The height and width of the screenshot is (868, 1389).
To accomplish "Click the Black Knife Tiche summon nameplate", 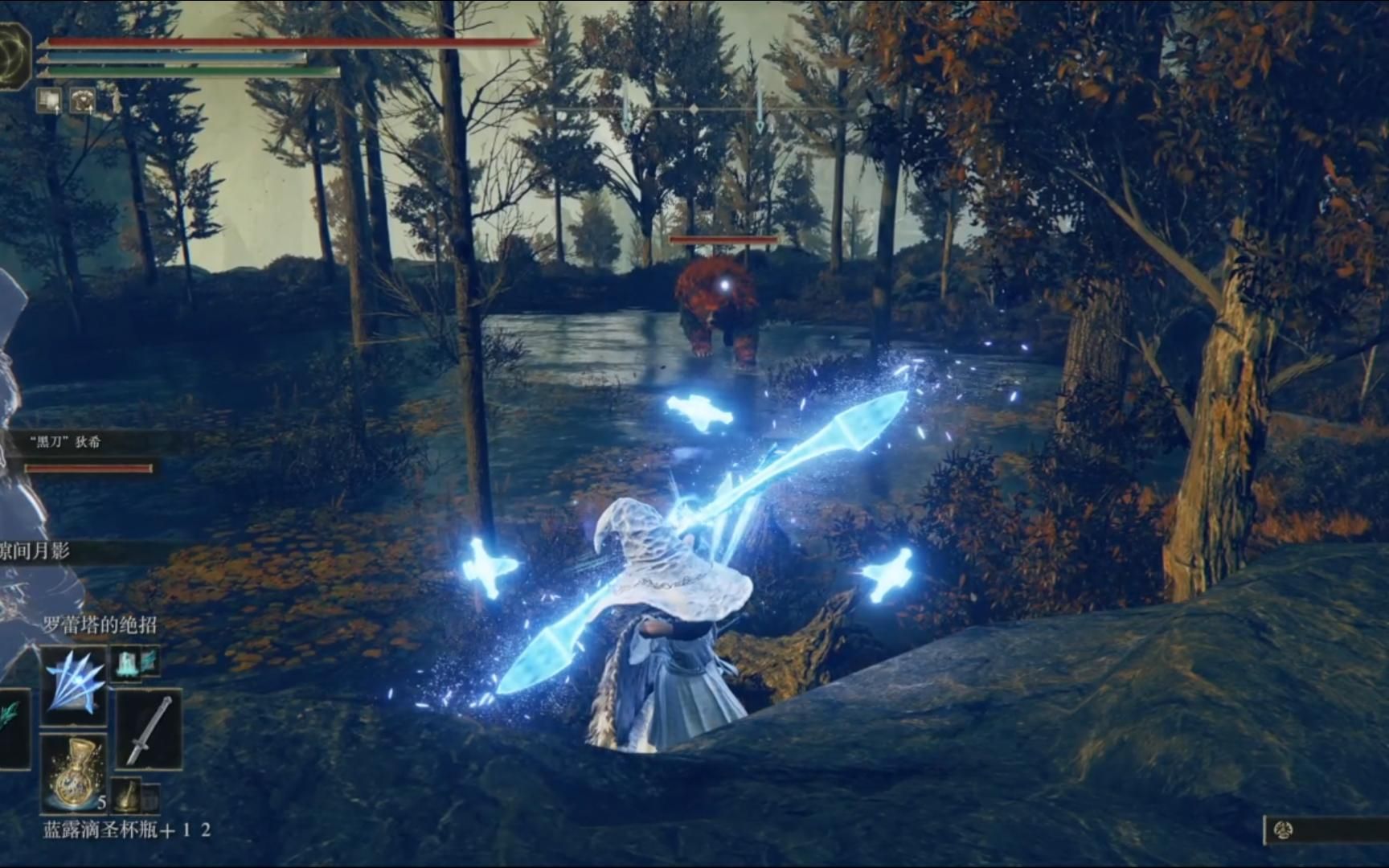I will (x=66, y=442).
